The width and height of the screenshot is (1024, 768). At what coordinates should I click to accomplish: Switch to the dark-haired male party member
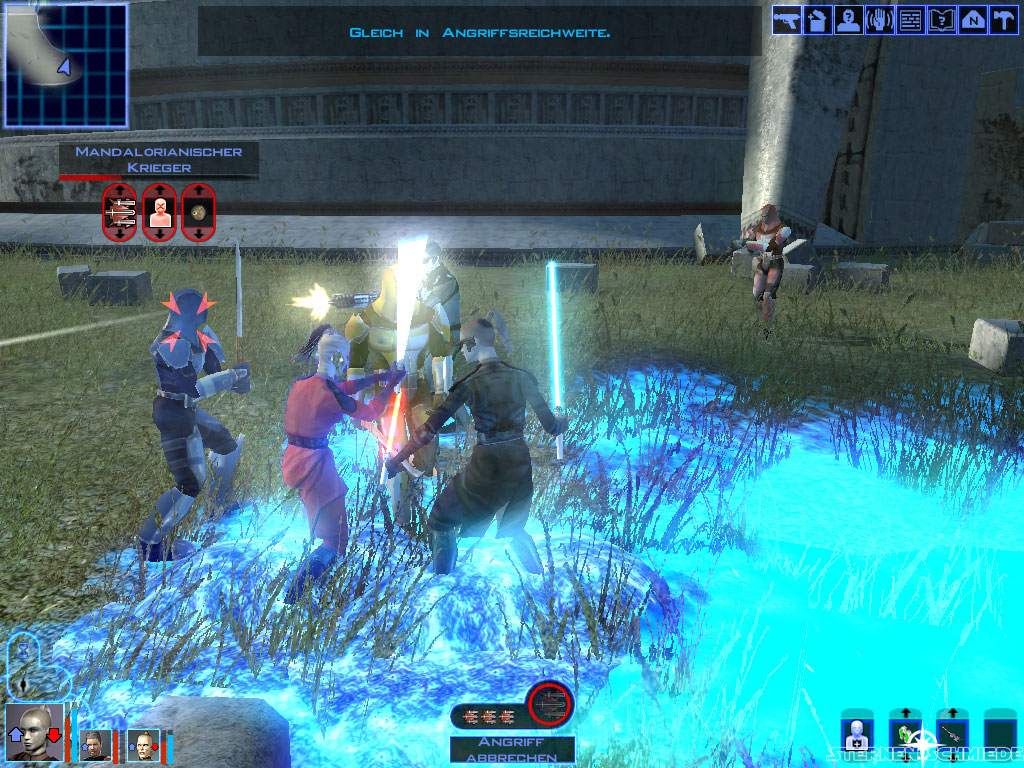(x=96, y=745)
